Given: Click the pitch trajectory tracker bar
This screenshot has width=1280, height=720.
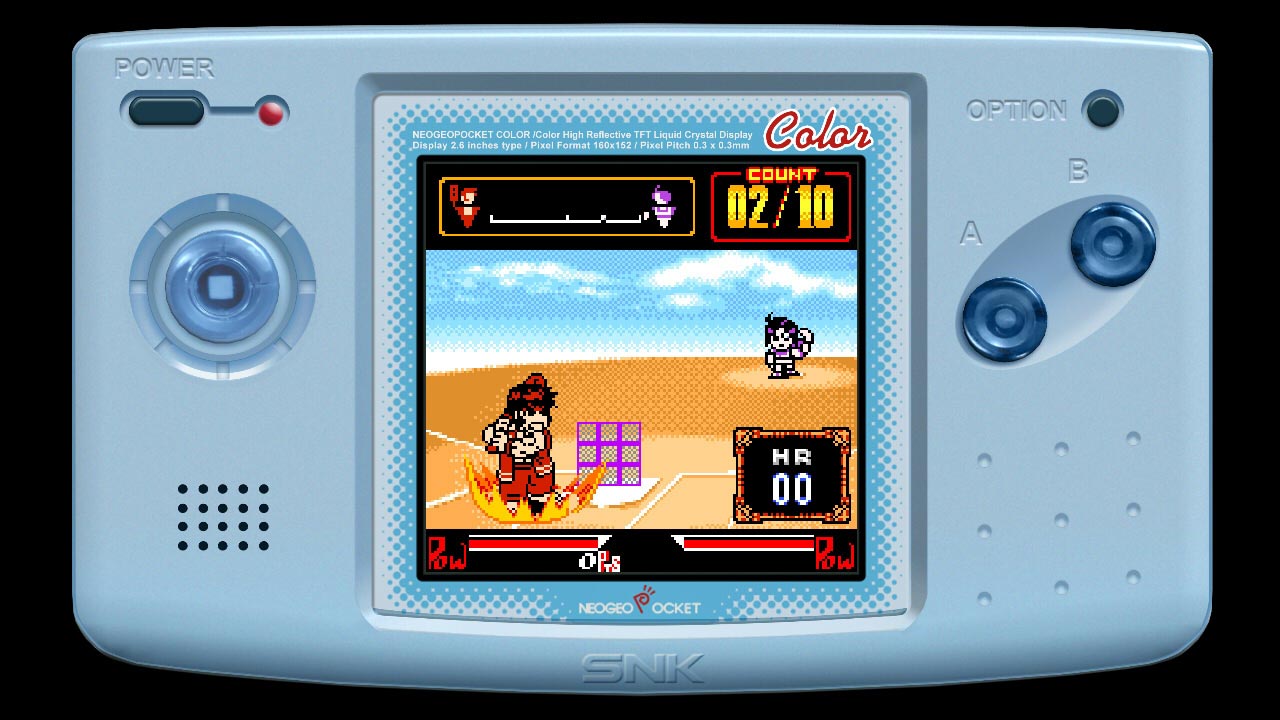Looking at the screenshot, I should click(565, 205).
